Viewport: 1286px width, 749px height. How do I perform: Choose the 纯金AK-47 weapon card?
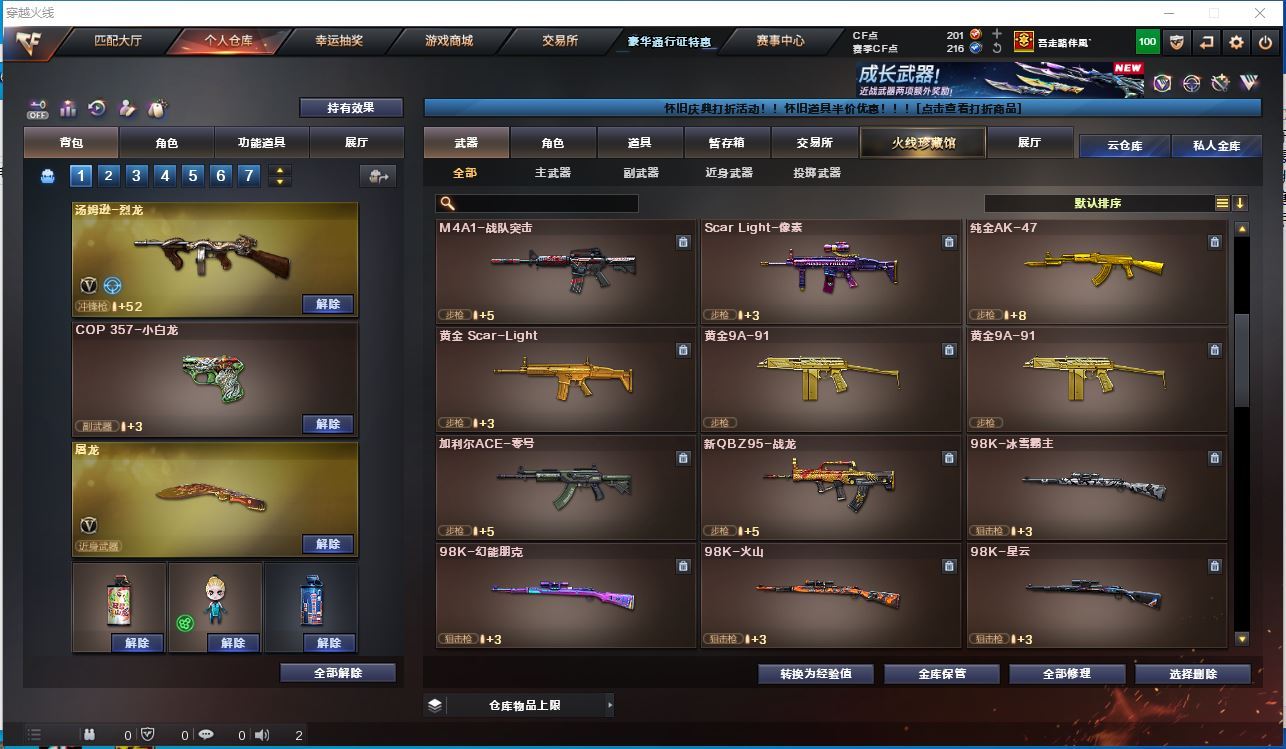[x=1096, y=271]
